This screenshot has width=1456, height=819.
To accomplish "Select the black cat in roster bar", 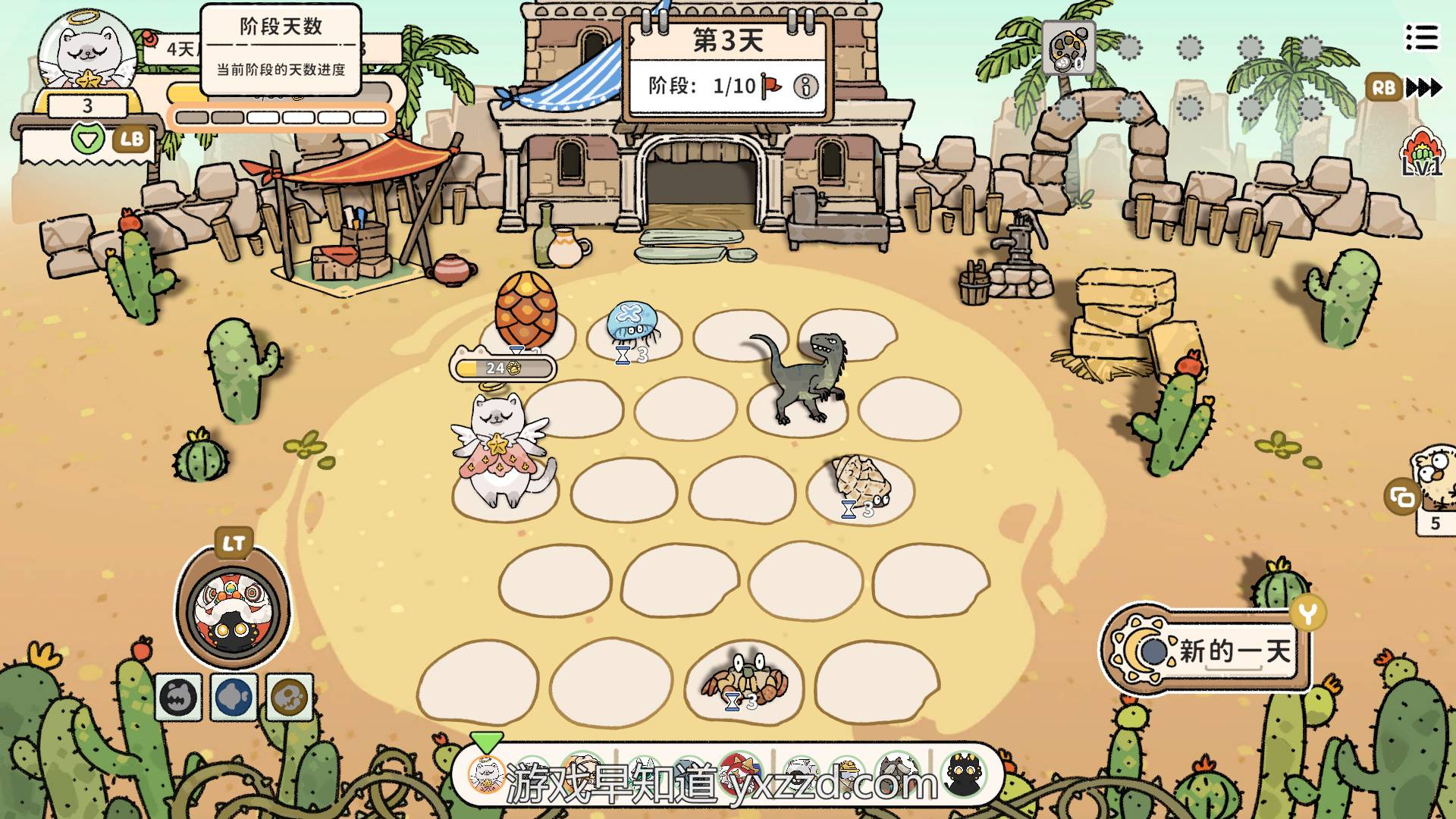I will click(x=965, y=775).
